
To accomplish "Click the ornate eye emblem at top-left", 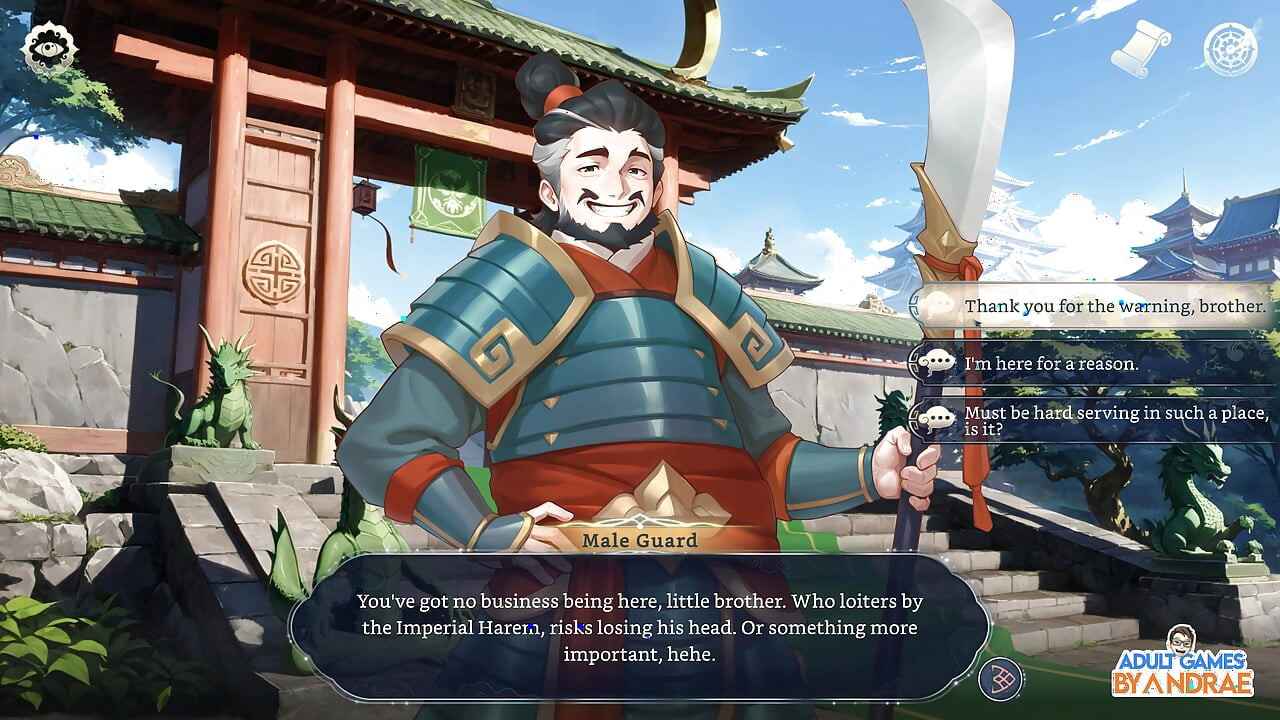I will click(x=52, y=47).
